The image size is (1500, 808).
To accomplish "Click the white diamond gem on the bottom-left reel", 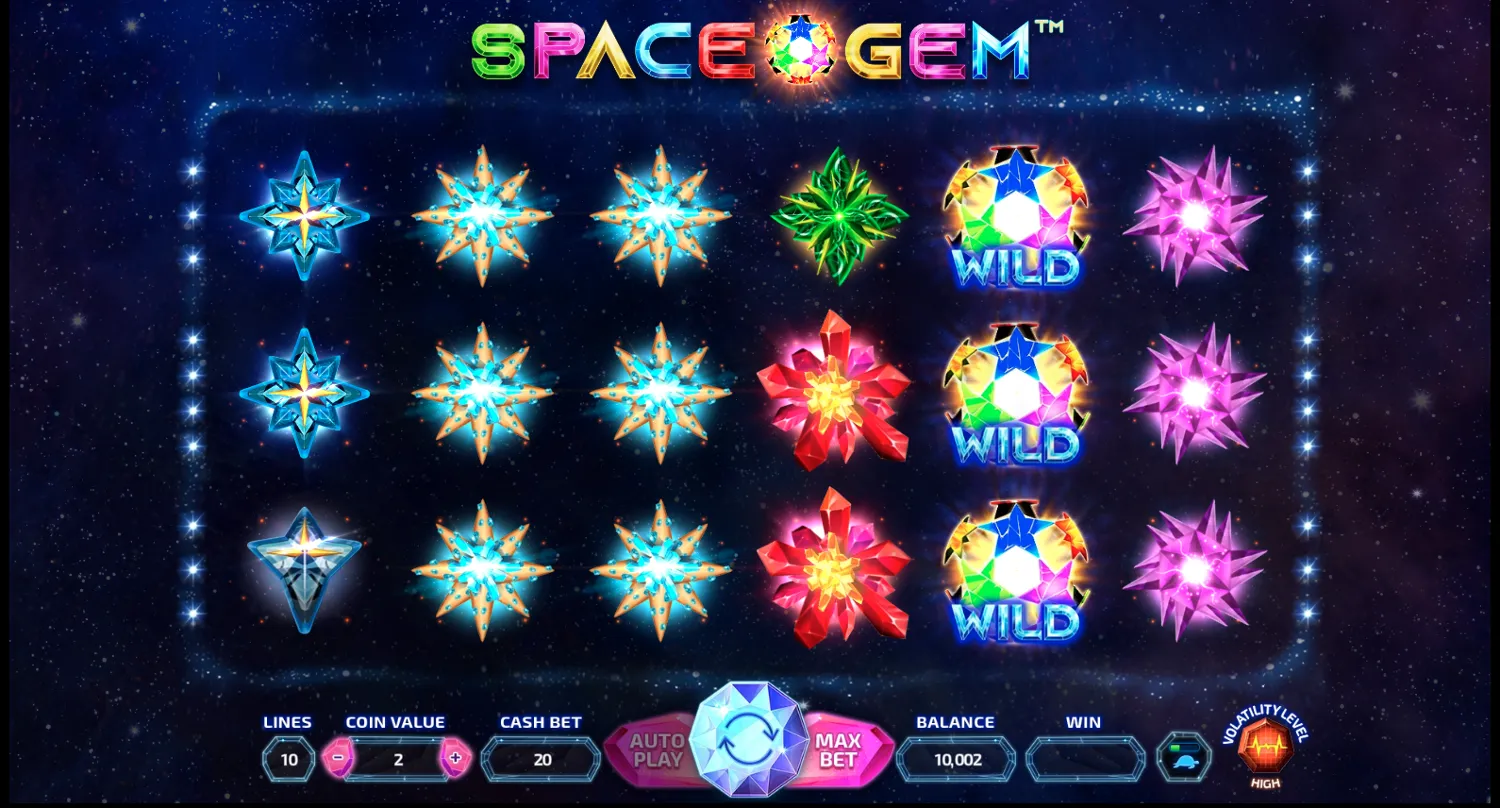I will 303,570.
